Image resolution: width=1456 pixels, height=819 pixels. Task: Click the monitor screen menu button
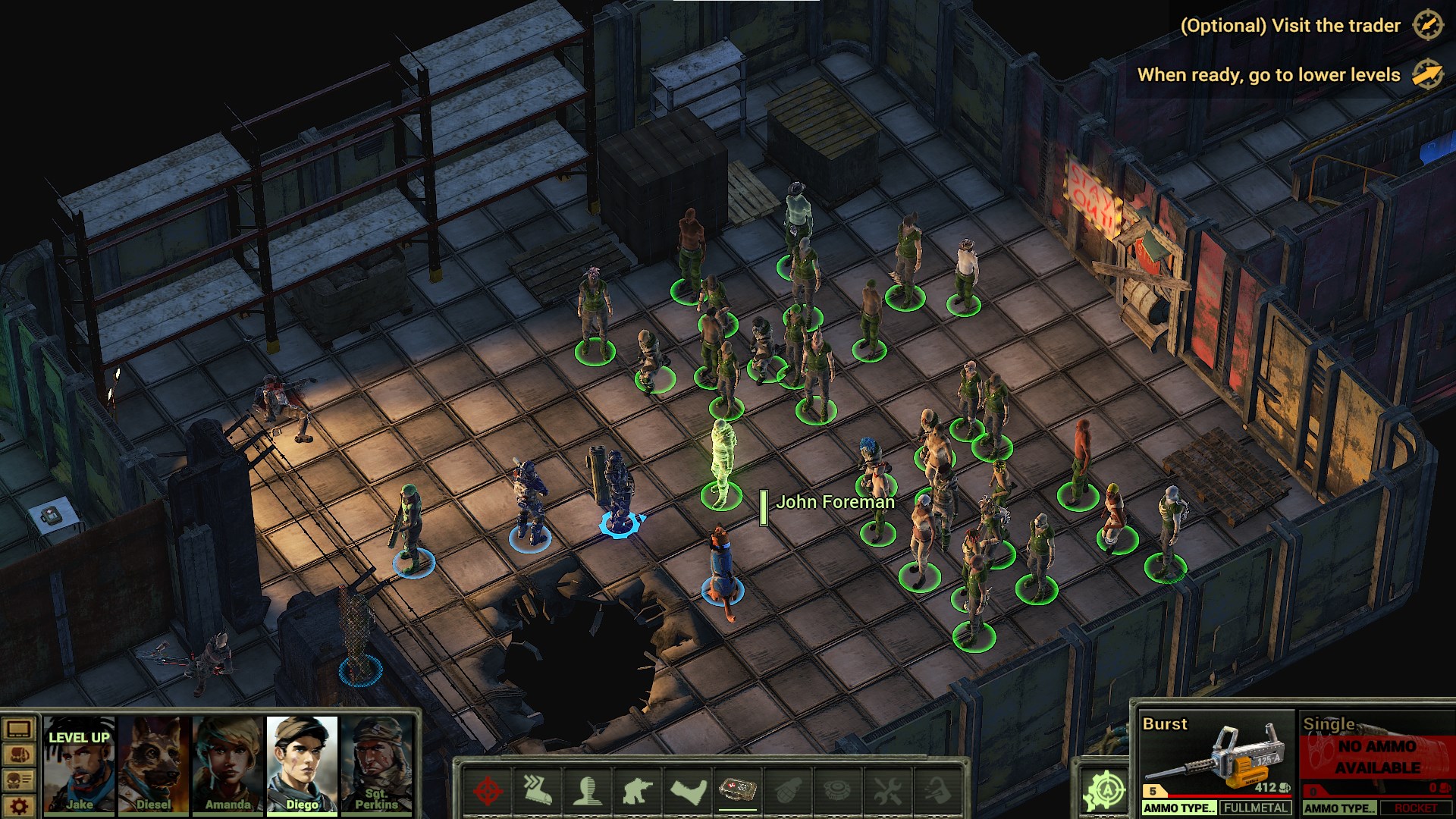coord(19,730)
